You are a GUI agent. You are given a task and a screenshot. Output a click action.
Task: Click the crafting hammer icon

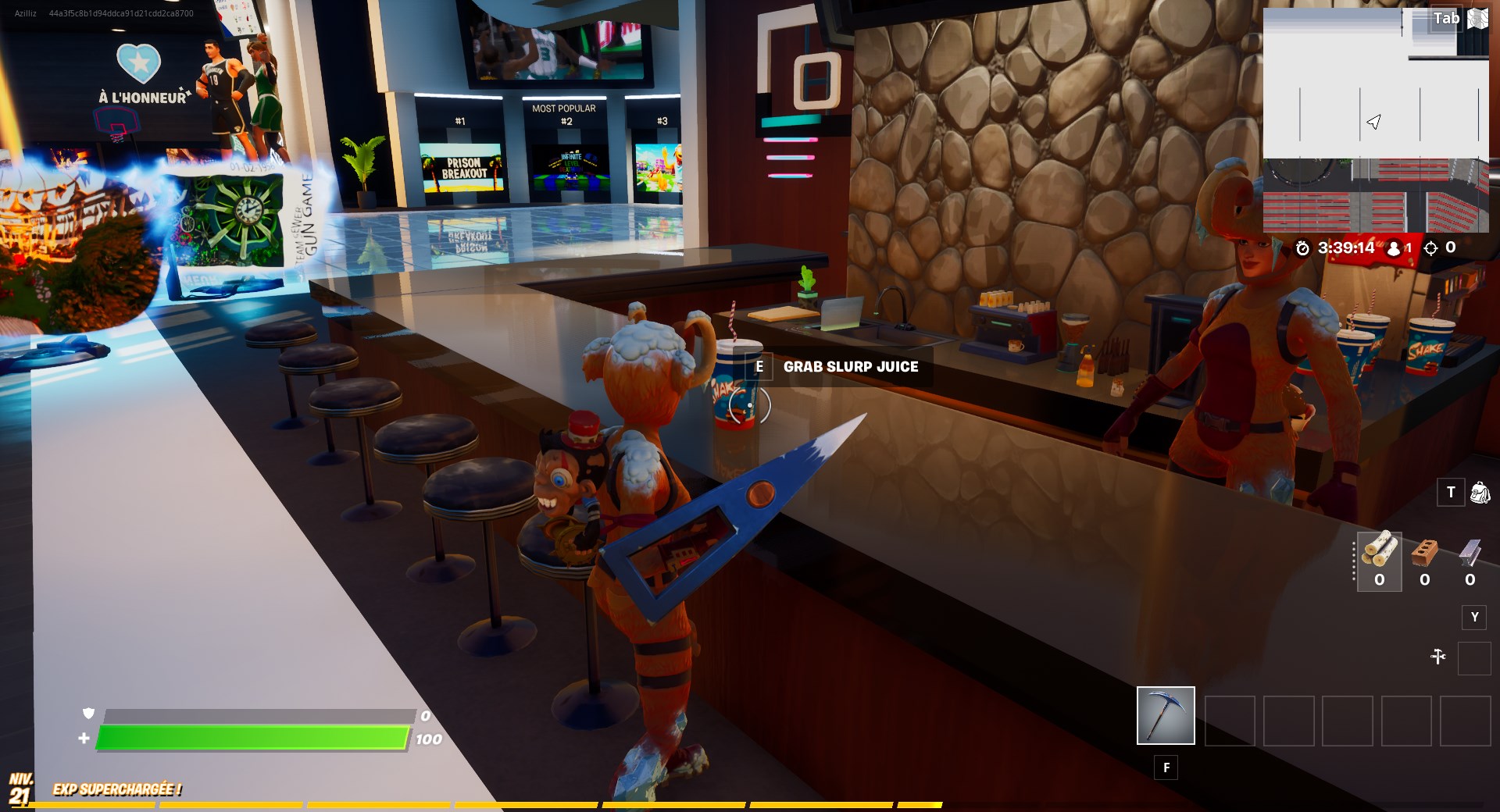click(x=1440, y=656)
